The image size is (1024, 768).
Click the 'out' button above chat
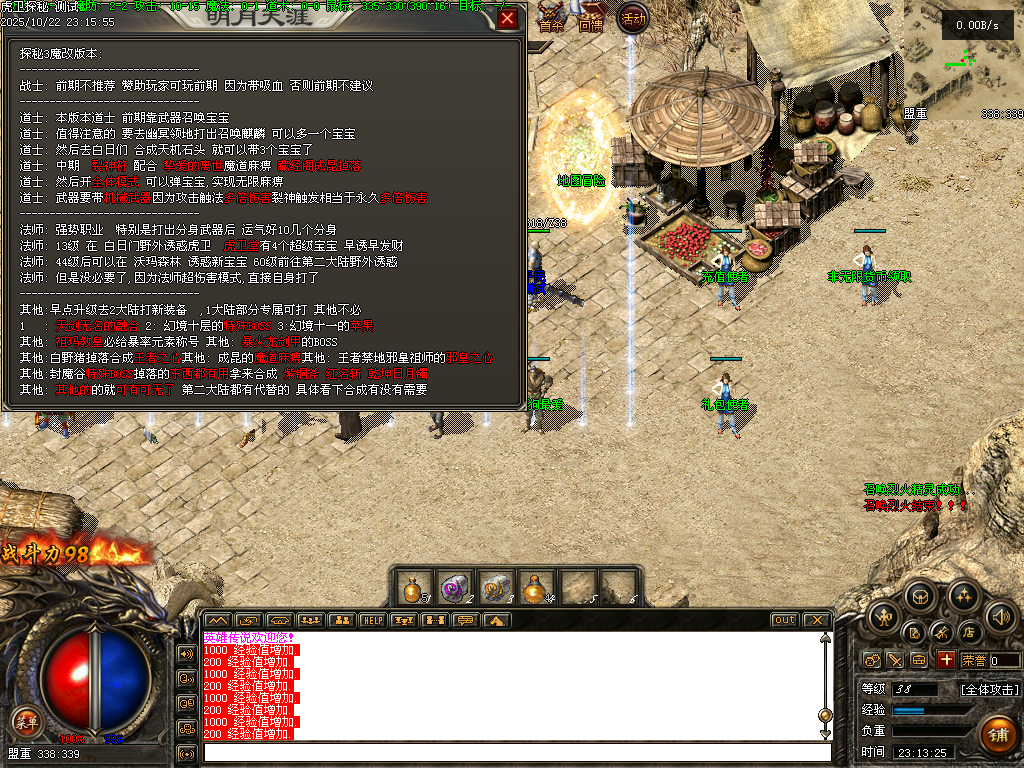pos(785,620)
